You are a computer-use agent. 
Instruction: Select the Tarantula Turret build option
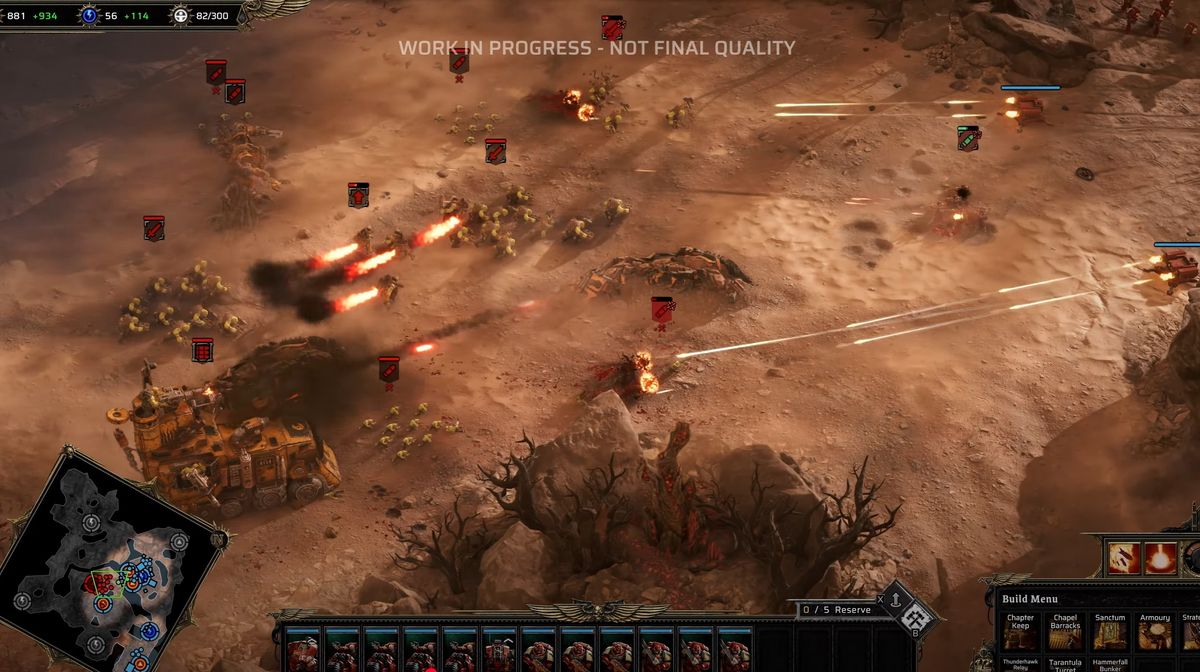pos(1064,665)
